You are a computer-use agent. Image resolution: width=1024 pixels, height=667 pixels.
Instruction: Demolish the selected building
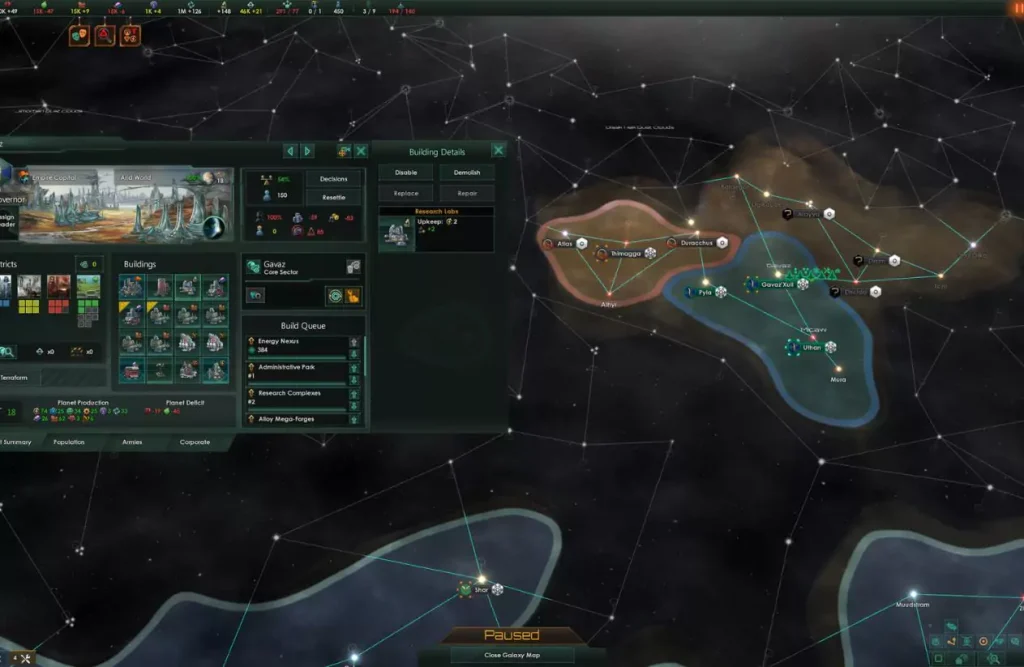466,172
